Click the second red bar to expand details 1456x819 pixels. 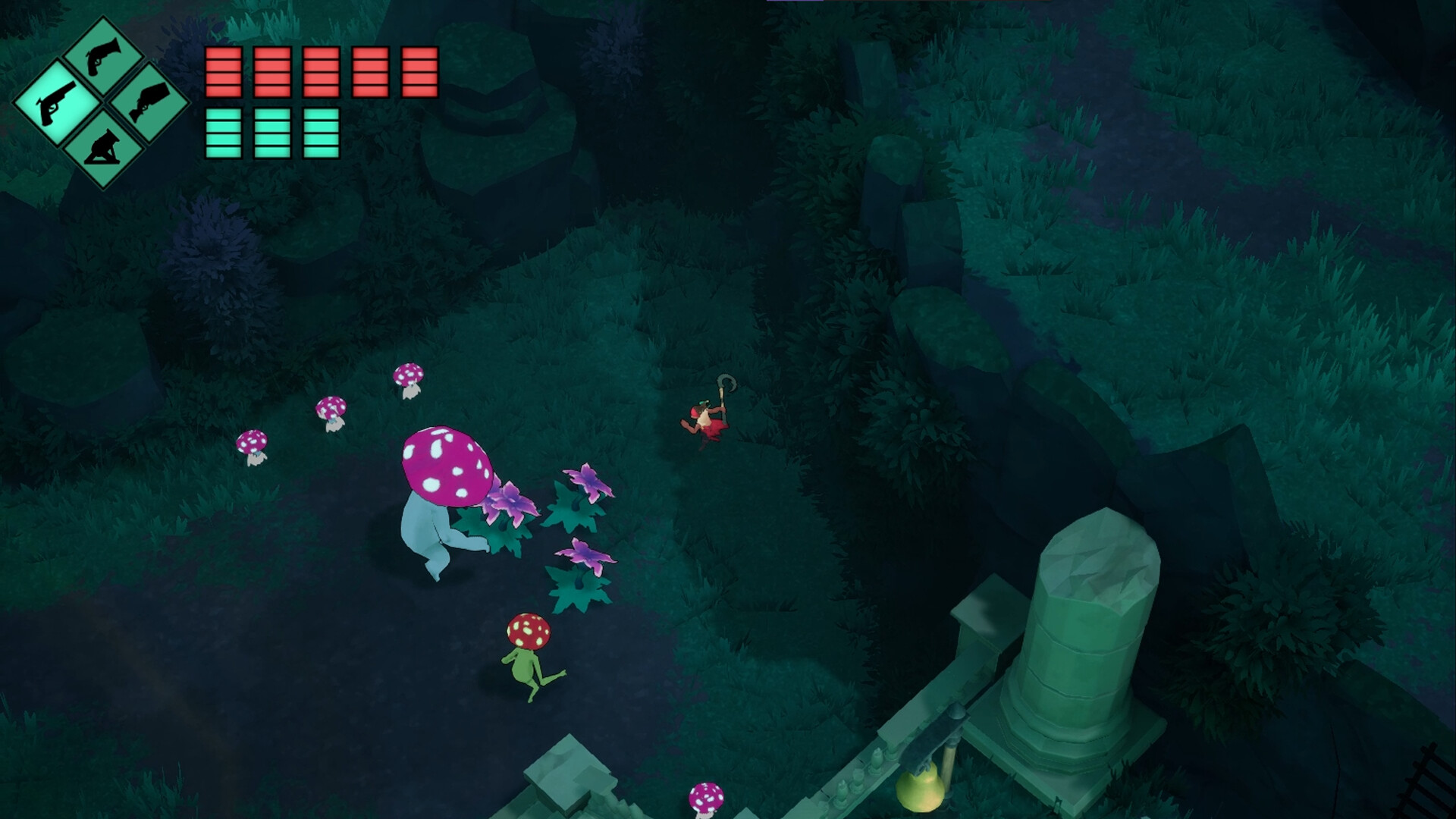pos(273,72)
